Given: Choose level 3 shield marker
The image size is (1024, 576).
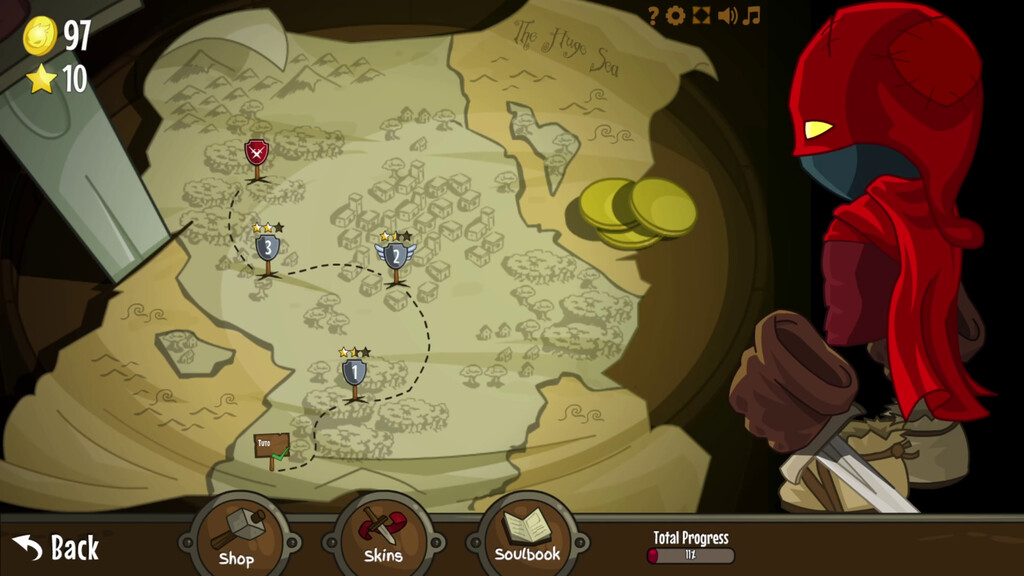Looking at the screenshot, I should point(267,246).
